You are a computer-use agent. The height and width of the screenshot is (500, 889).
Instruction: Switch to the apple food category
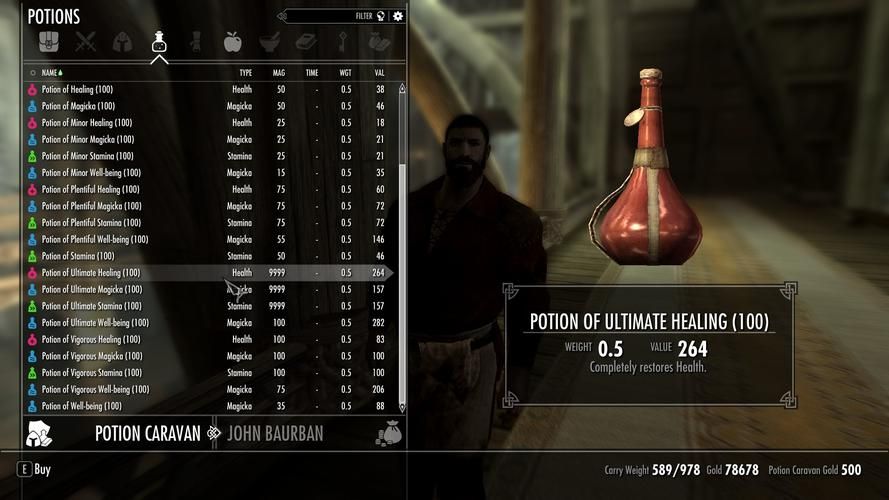tap(232, 42)
